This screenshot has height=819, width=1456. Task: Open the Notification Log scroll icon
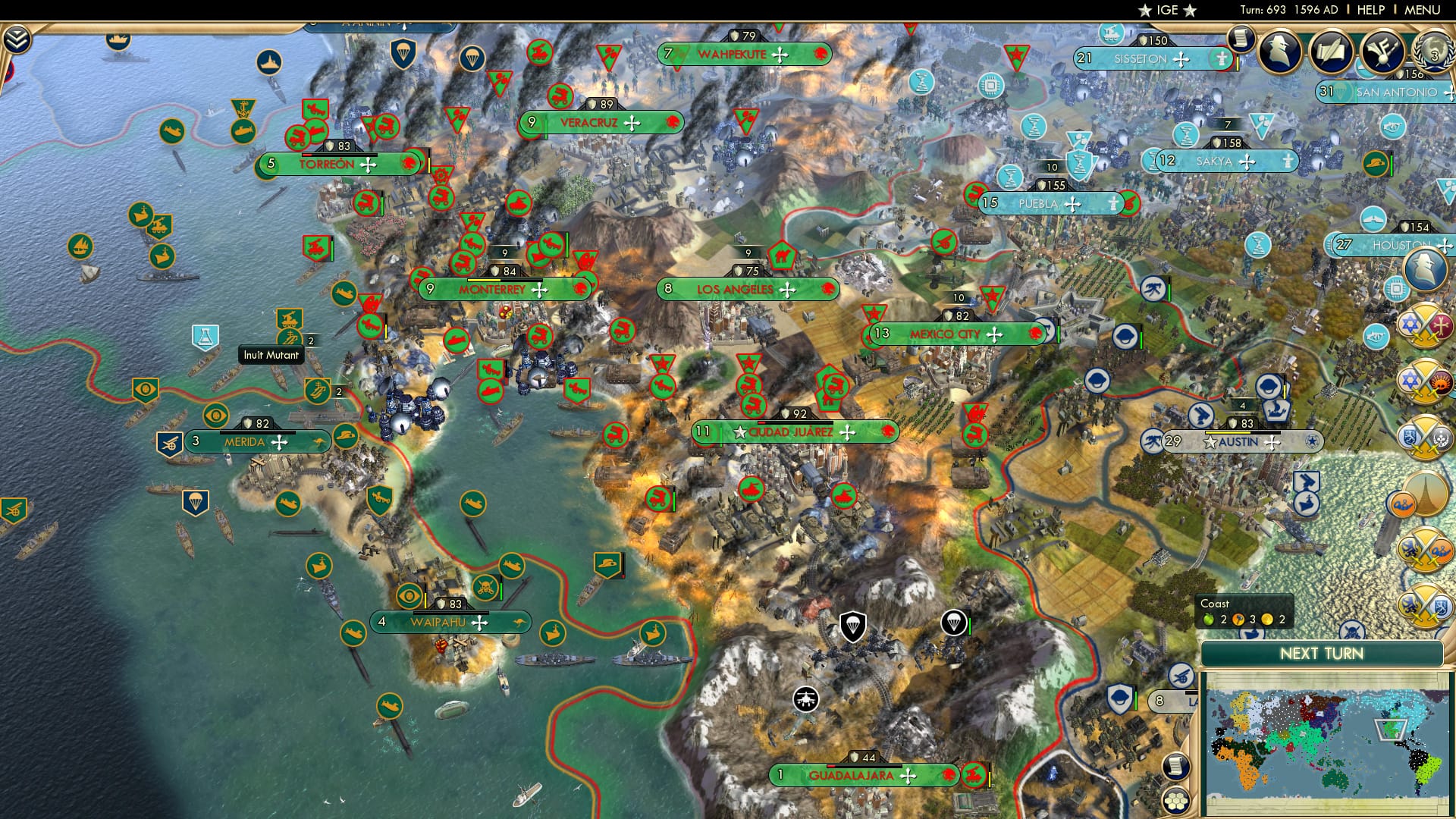[x=1241, y=39]
